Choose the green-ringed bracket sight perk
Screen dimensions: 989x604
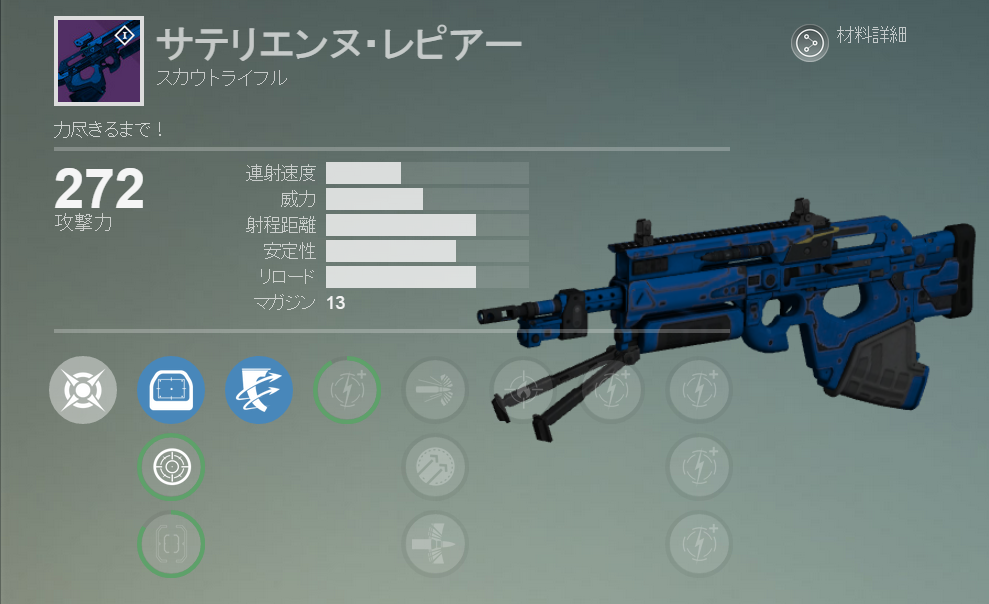click(x=171, y=545)
